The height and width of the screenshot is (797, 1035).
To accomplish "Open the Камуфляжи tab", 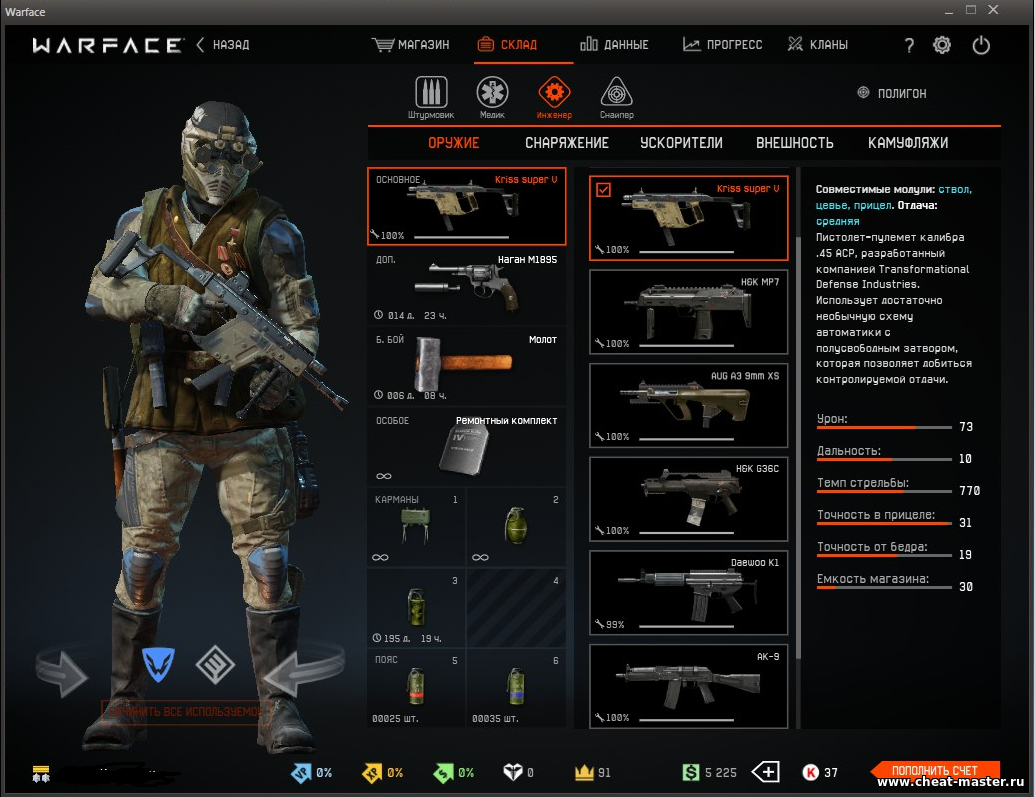I will coord(908,143).
